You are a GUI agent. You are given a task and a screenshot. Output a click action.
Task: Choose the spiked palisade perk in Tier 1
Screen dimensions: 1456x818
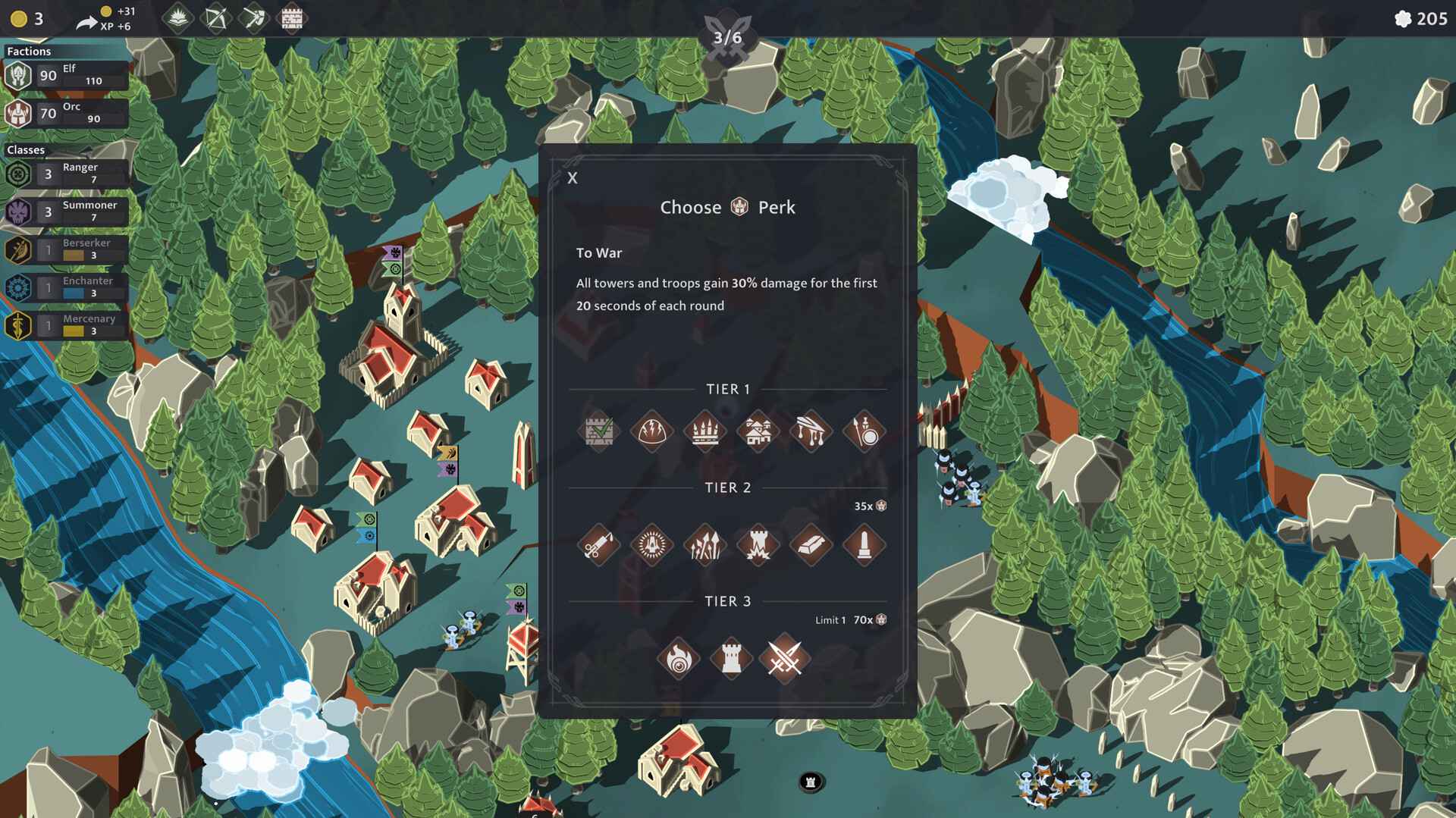[x=704, y=431]
